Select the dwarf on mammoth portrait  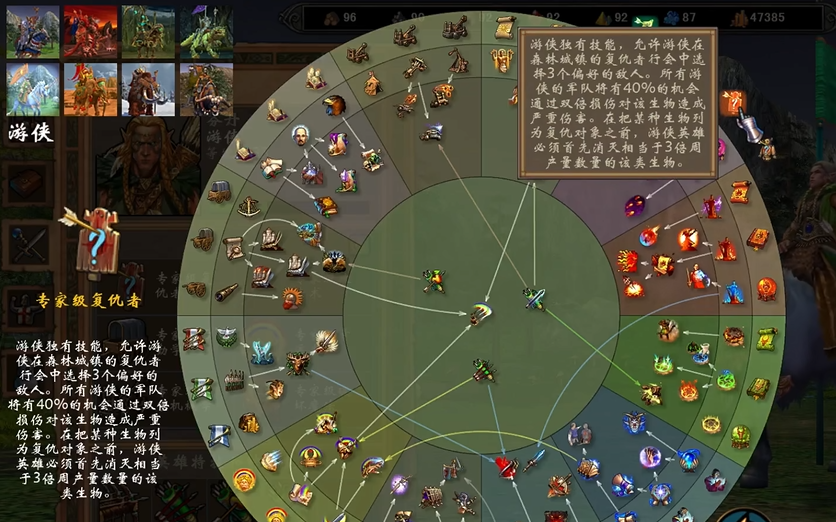pos(148,89)
